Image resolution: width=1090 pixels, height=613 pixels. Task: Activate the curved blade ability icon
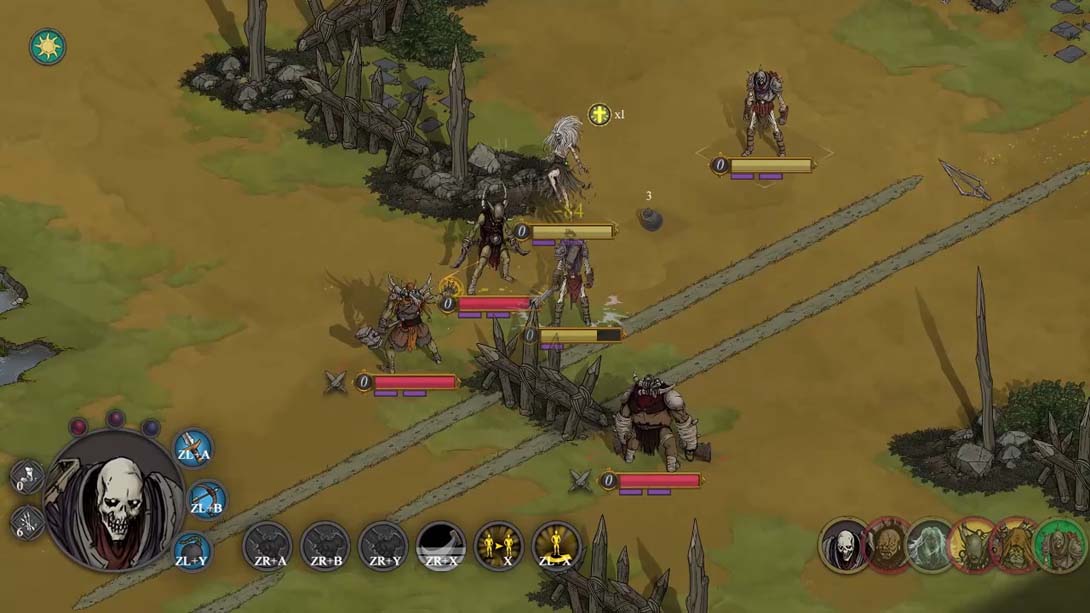pyautogui.click(x=441, y=546)
